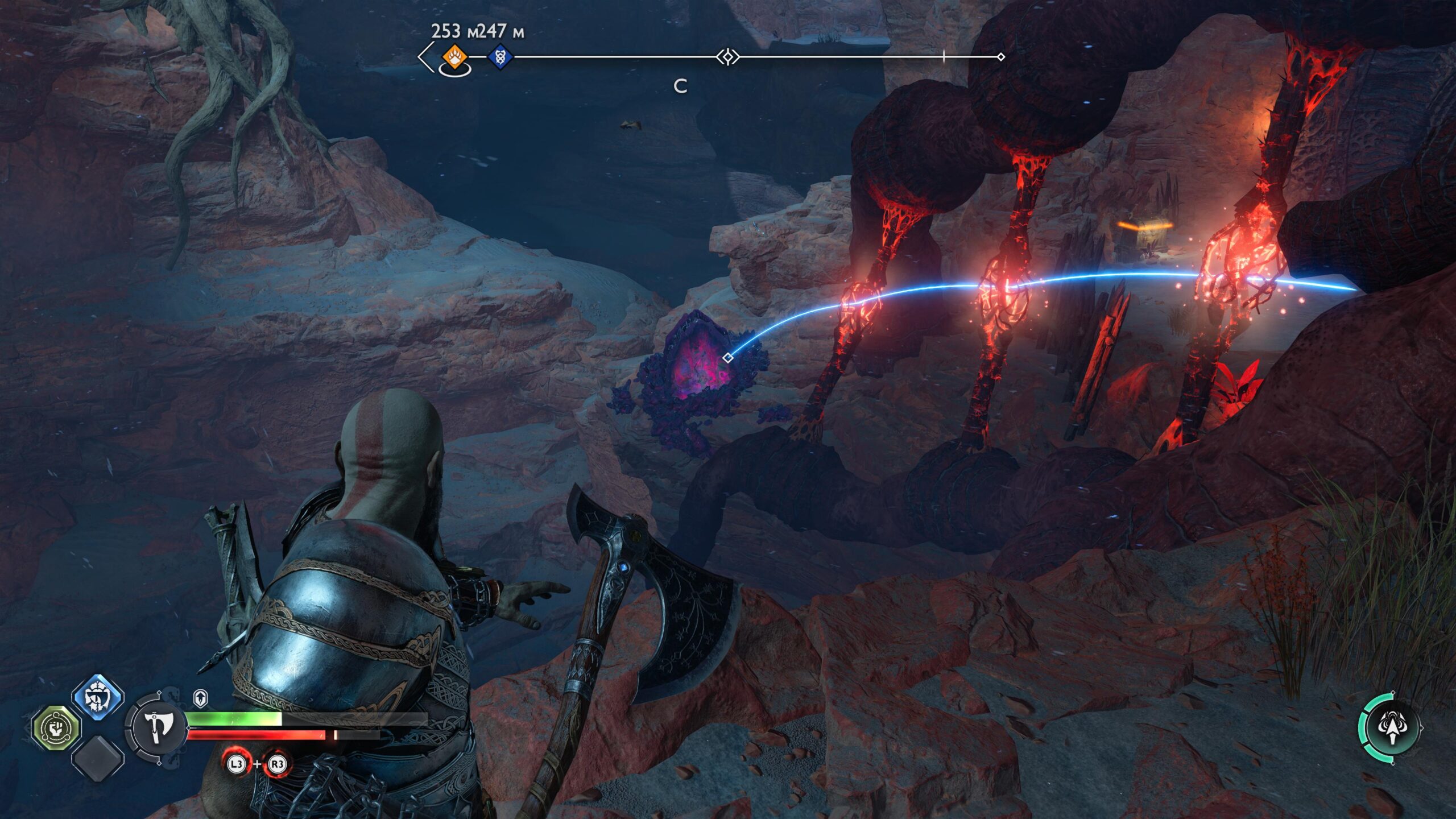Image resolution: width=1456 pixels, height=819 pixels.
Task: Click the compass center heading marker
Action: click(727, 57)
